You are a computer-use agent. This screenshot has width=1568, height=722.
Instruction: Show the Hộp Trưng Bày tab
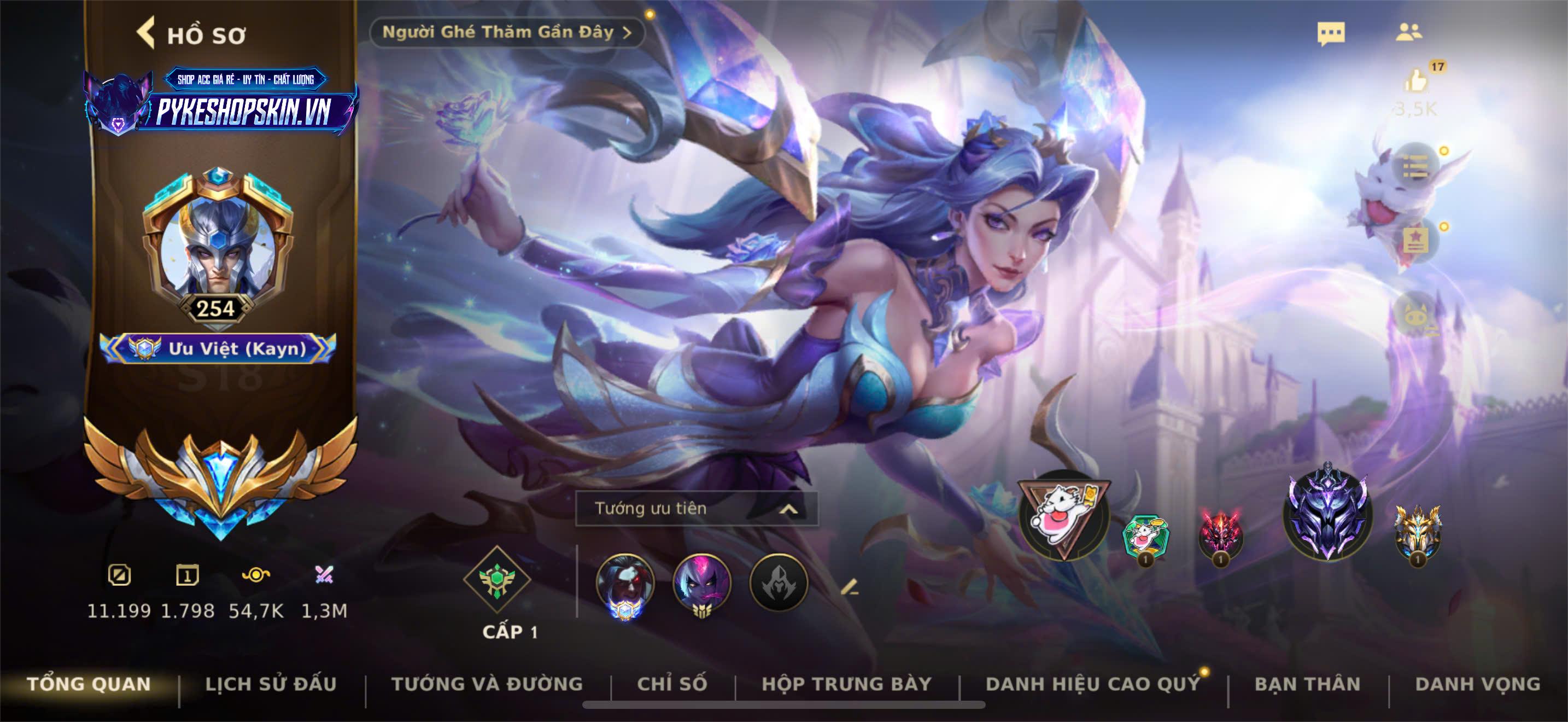tap(847, 684)
